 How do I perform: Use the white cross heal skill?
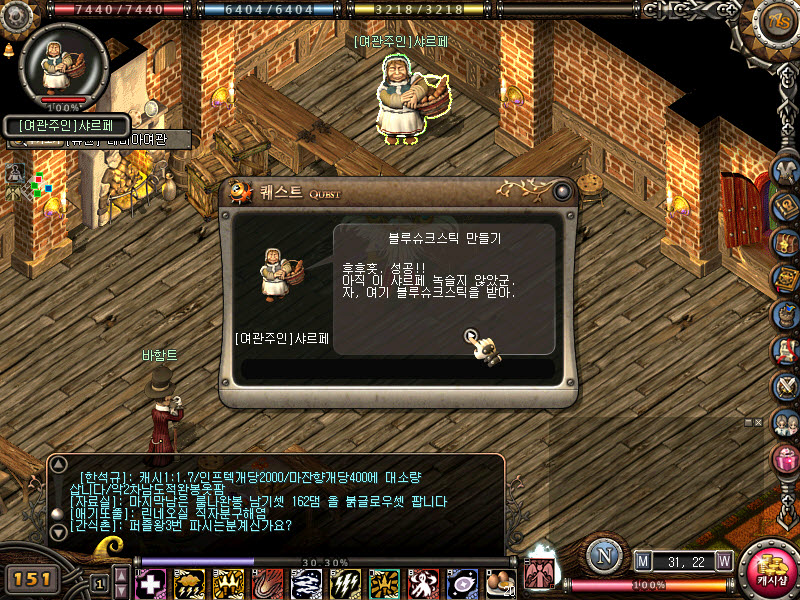coord(150,584)
